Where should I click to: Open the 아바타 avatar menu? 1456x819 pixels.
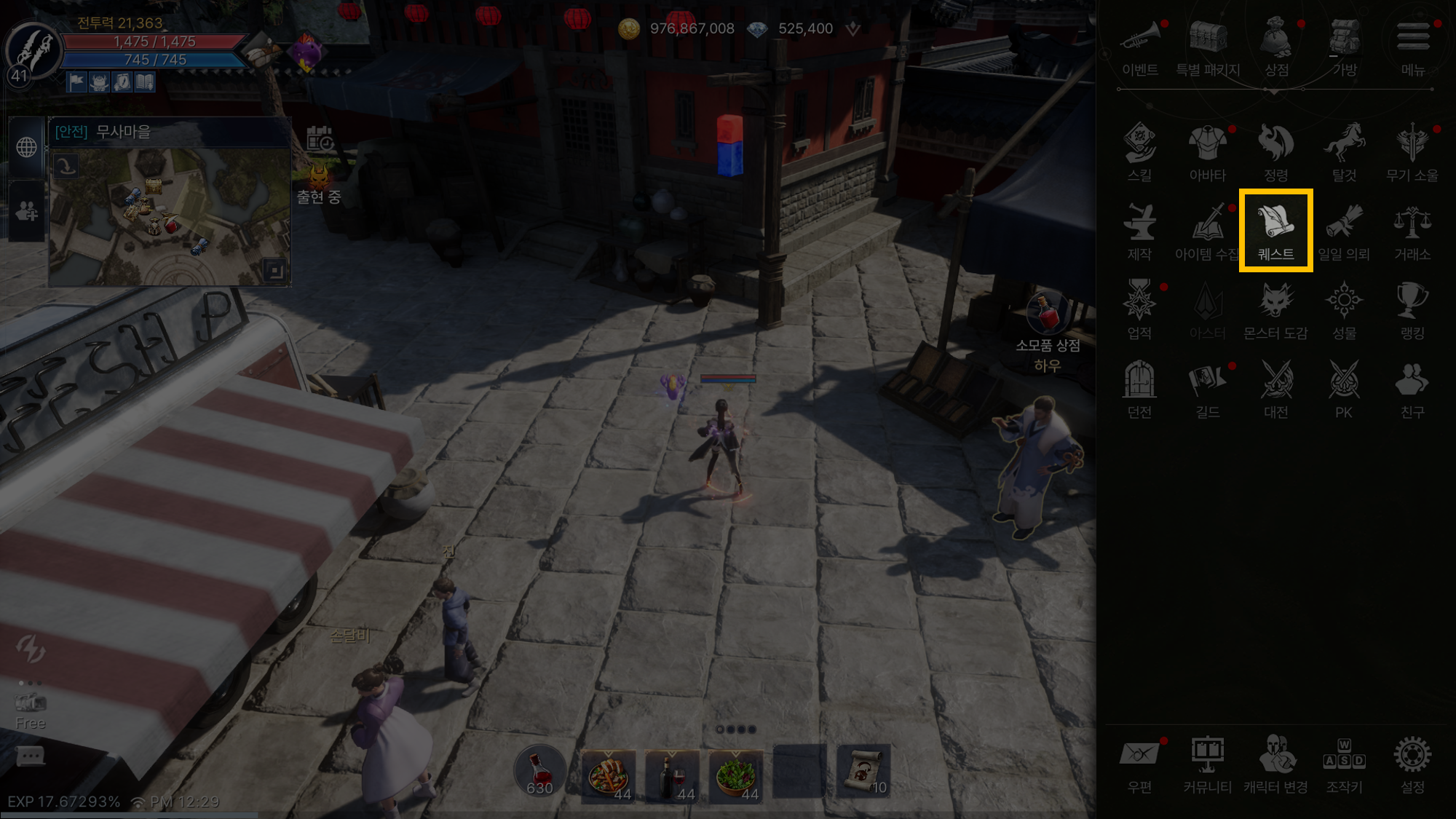pos(1207,151)
